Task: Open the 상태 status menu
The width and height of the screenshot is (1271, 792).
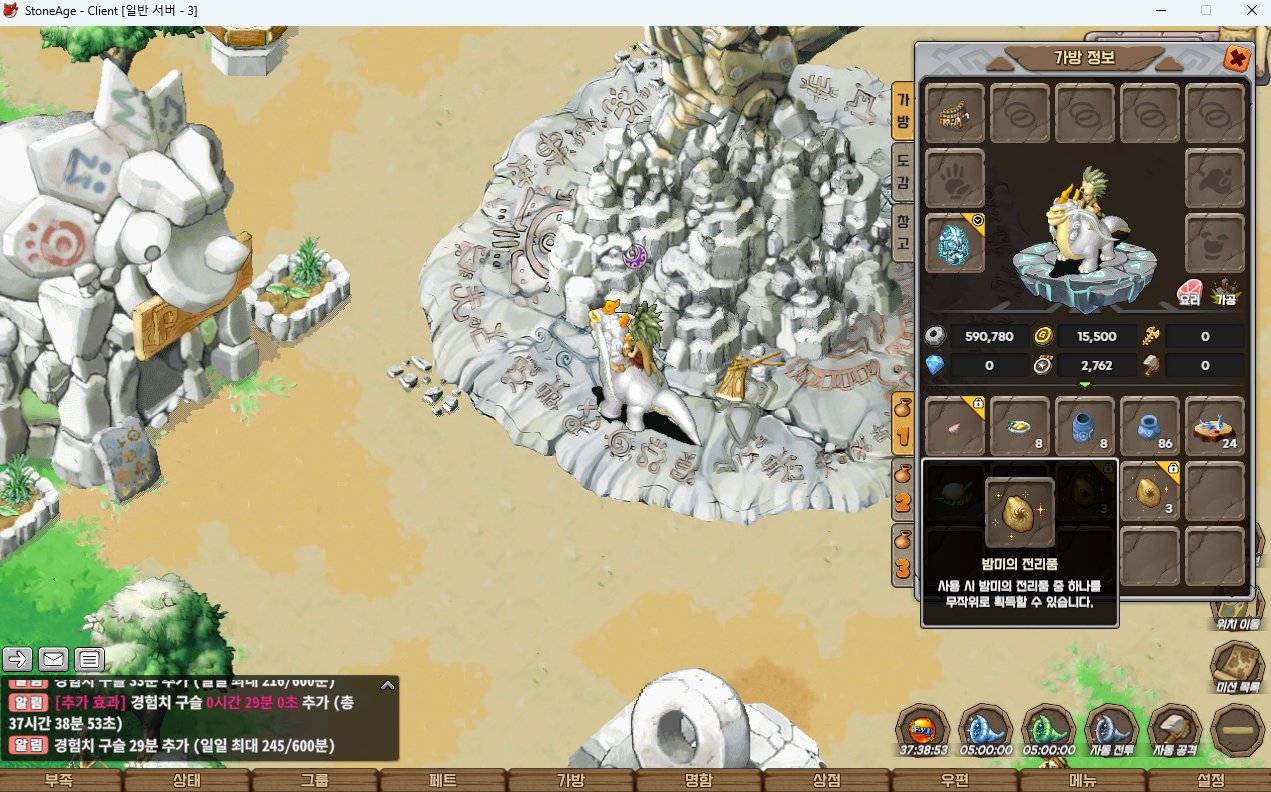Action: coord(187,781)
